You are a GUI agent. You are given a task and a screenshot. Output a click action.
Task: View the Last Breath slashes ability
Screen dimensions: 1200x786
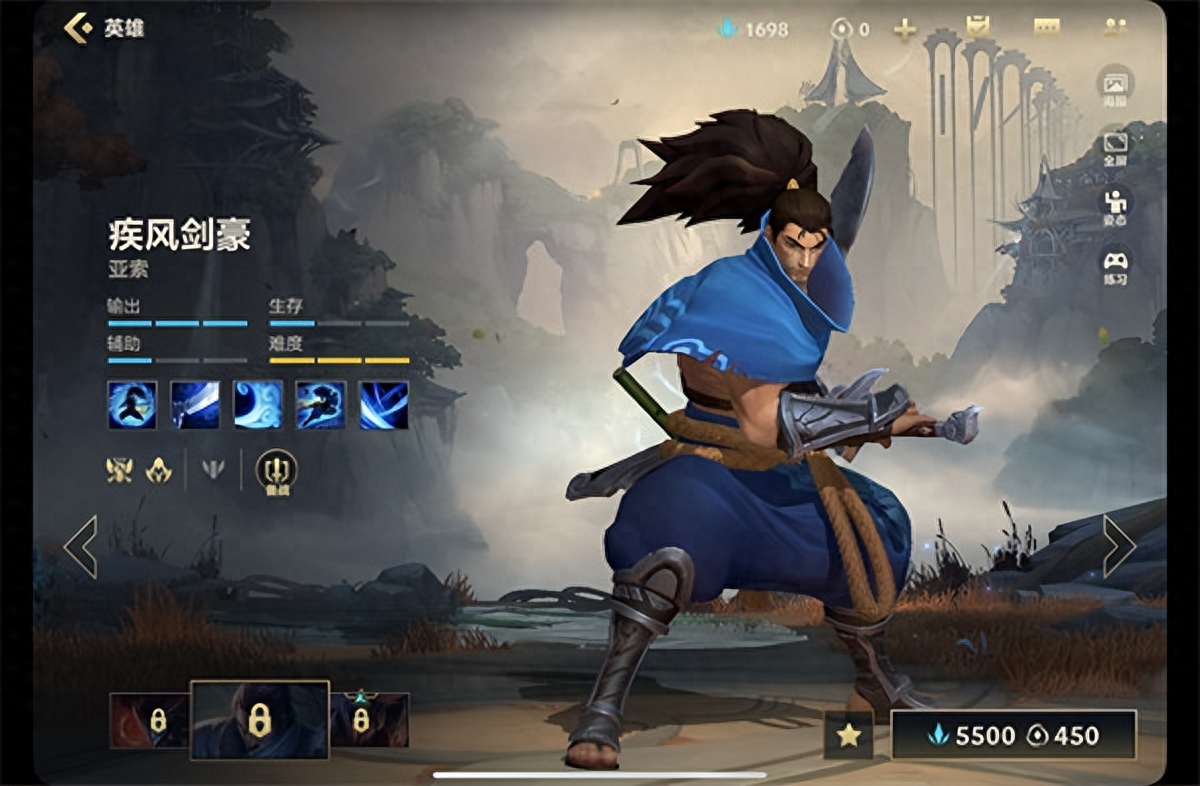(384, 405)
